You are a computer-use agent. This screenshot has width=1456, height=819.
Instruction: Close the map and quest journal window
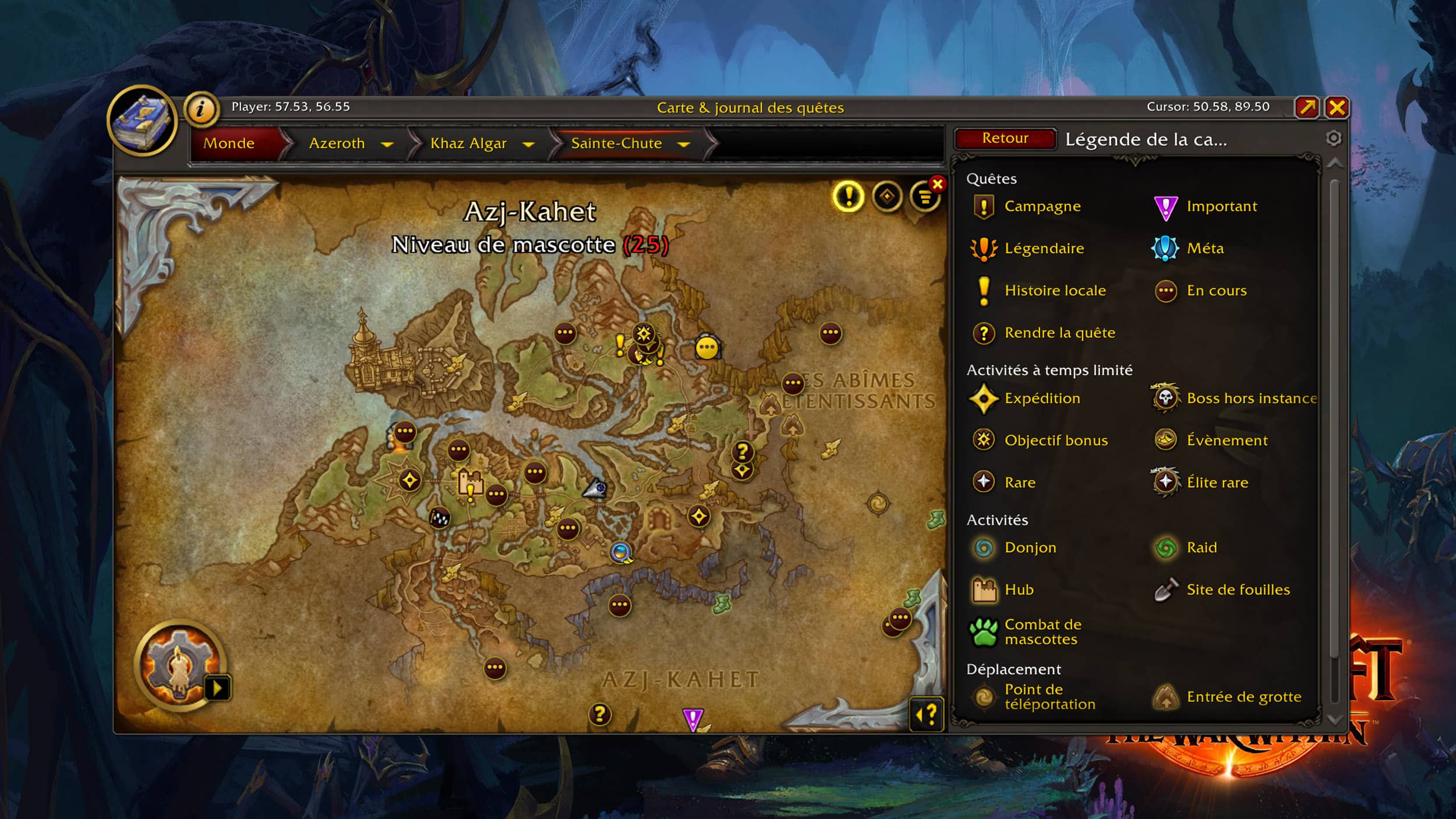1337,108
